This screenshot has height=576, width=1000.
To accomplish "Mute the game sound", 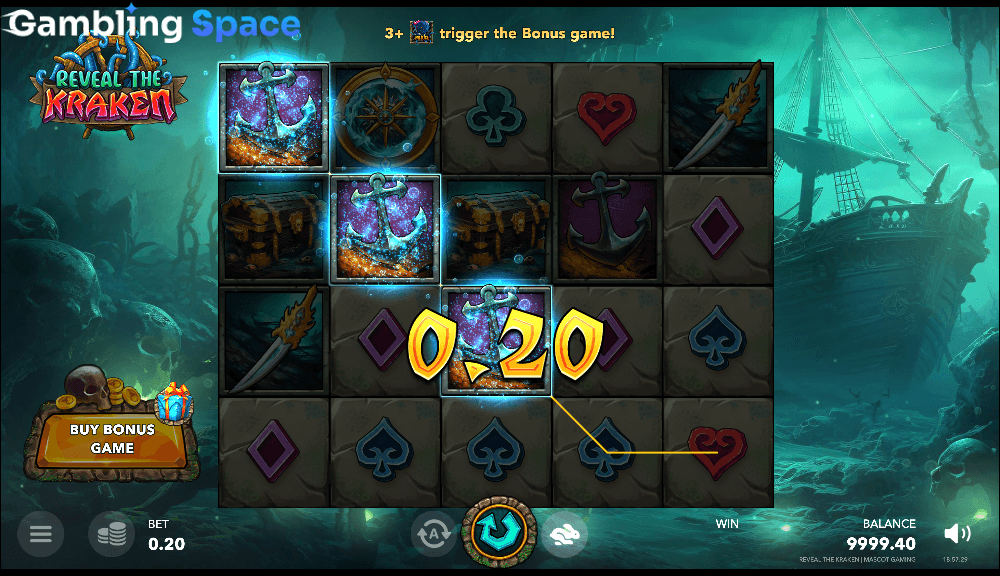I will click(957, 534).
